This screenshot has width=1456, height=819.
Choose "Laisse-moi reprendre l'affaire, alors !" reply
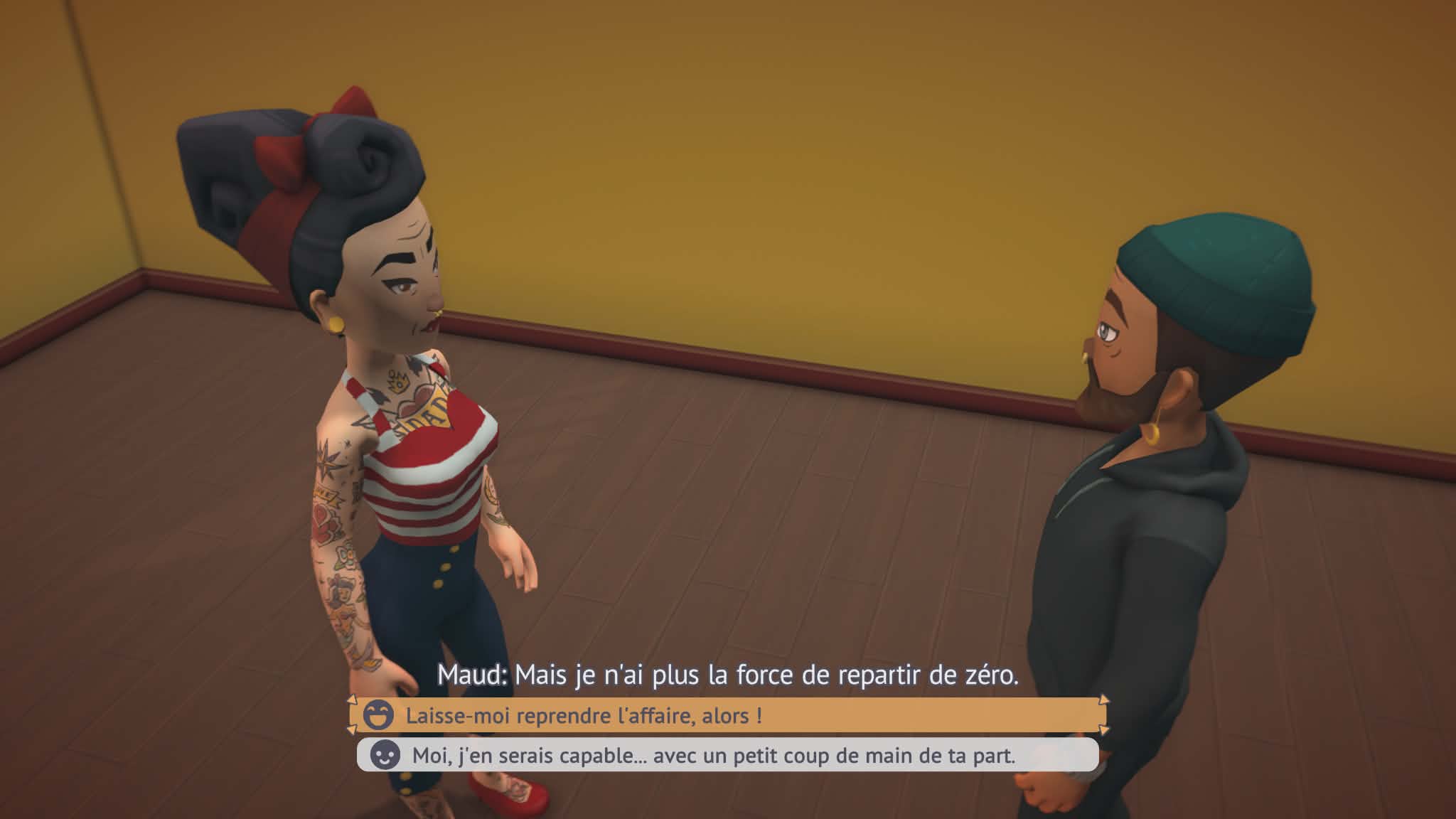pos(725,715)
